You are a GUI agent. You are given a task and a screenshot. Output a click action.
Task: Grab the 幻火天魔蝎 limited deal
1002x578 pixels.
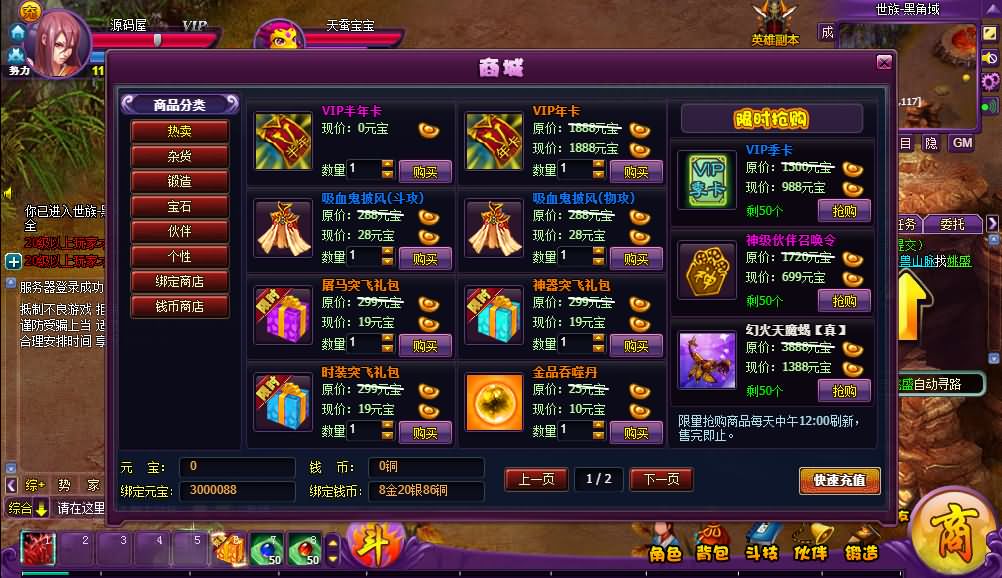pos(844,390)
